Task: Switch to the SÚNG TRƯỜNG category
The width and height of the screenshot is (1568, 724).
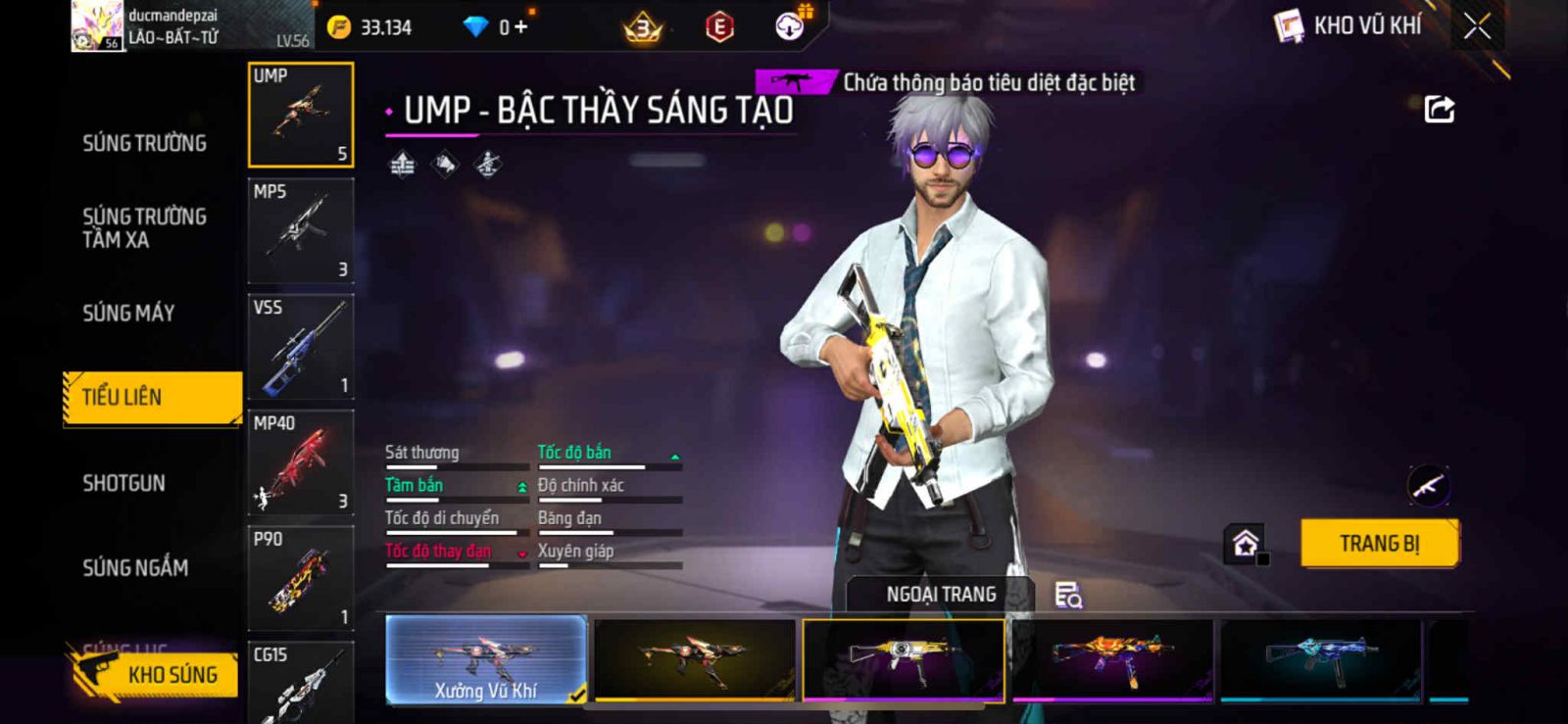Action: point(144,143)
